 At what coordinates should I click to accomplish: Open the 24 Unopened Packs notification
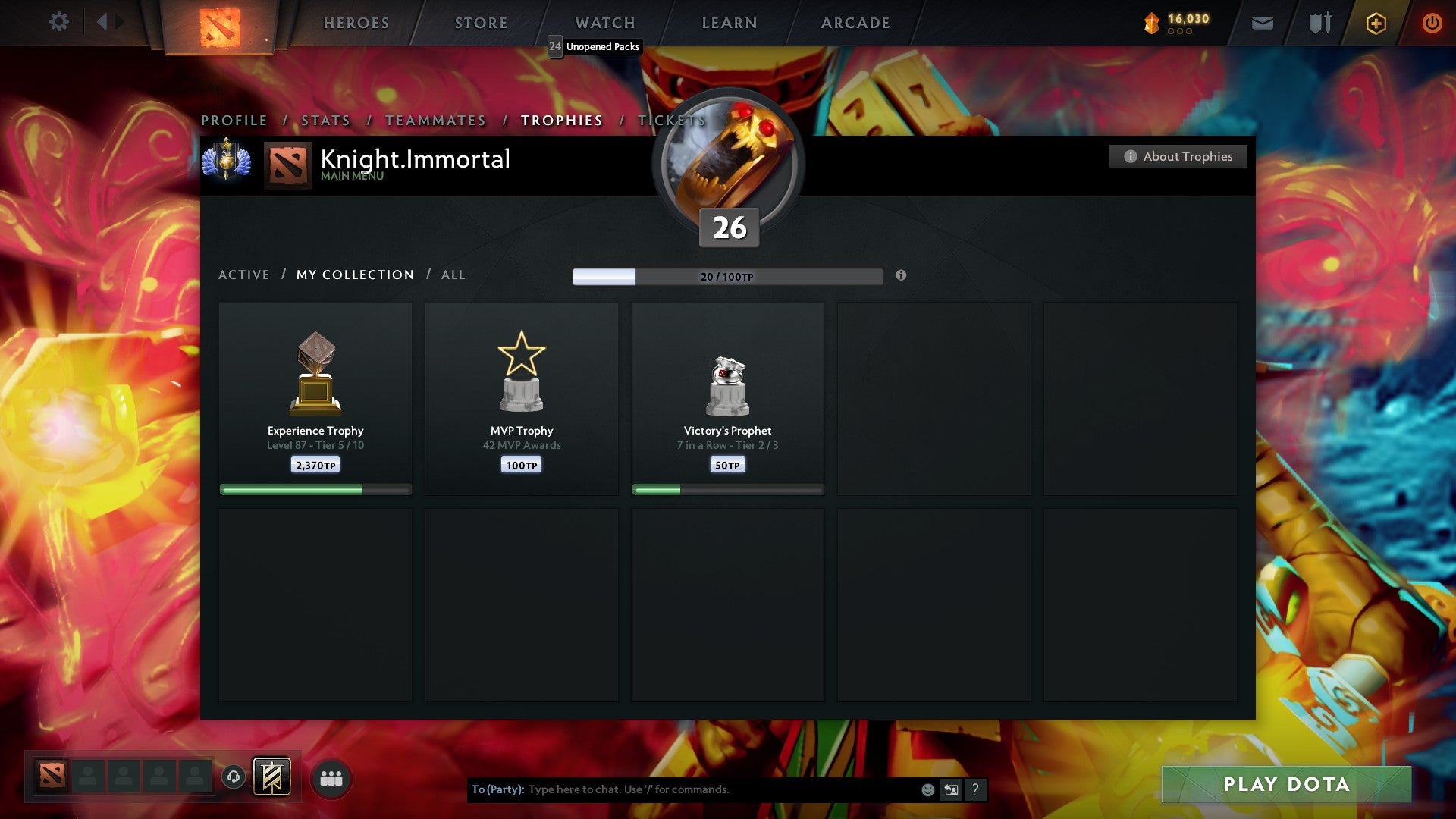coord(595,47)
